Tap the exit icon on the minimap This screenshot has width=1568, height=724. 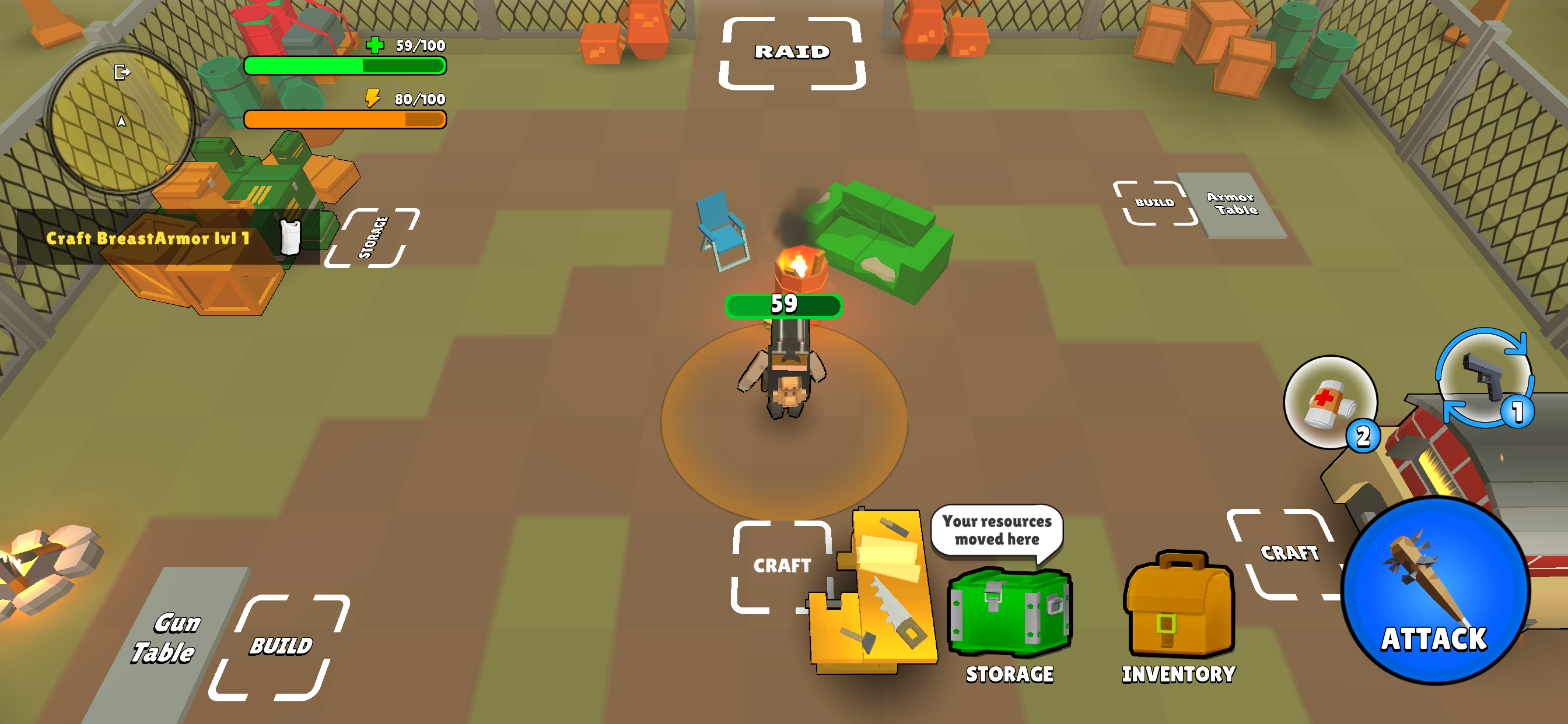122,72
